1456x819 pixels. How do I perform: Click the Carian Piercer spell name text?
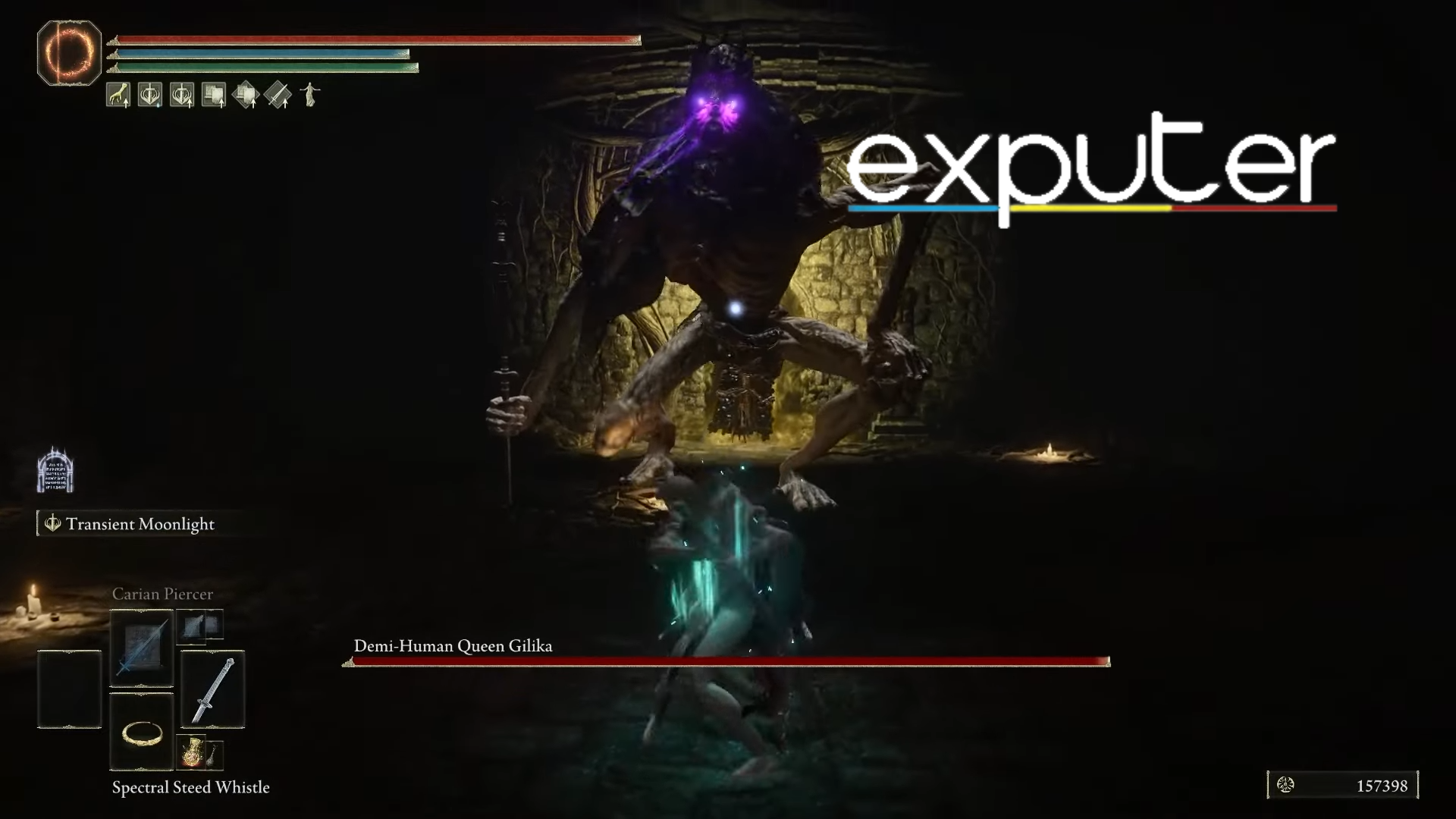(162, 594)
